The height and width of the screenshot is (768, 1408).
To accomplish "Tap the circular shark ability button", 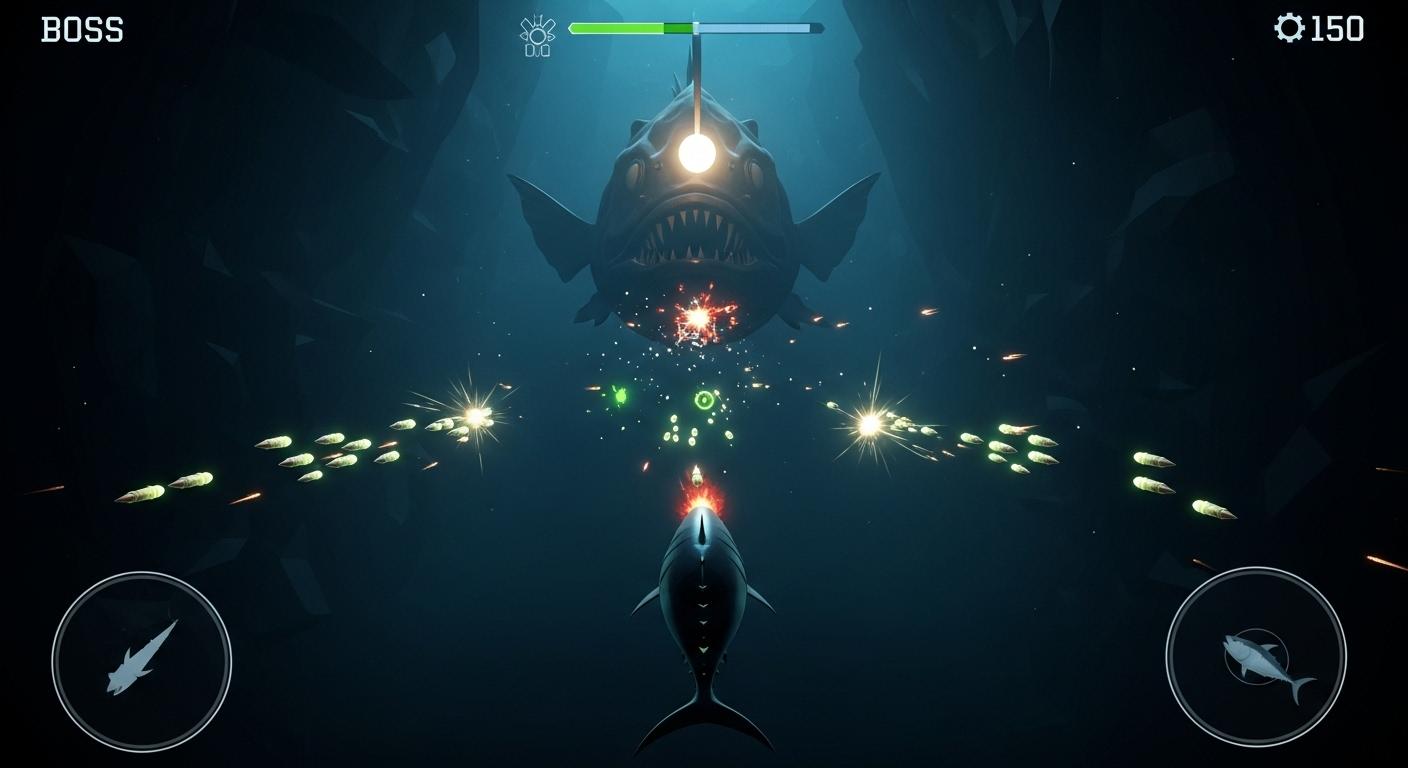I will coord(141,661).
